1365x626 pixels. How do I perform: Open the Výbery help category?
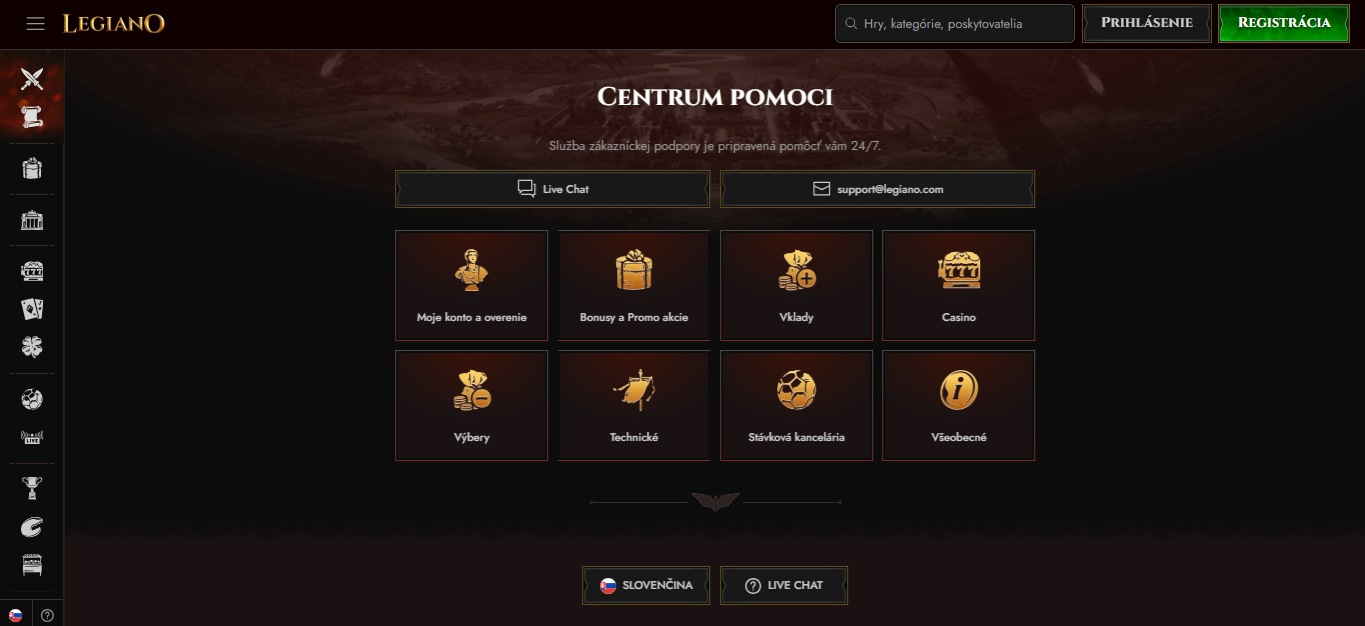pos(471,405)
